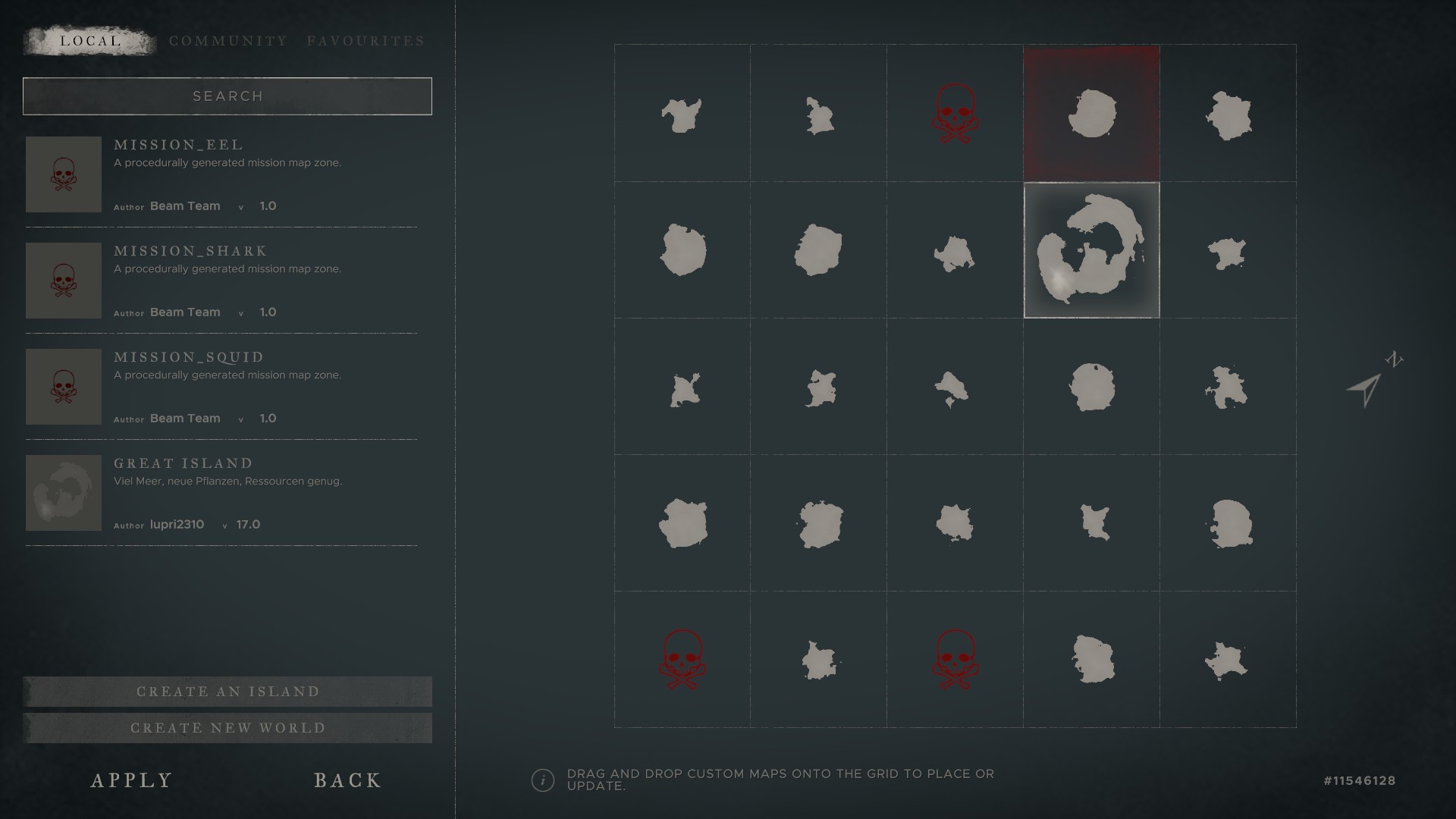Go back to the previous menu
The width and height of the screenshot is (1456, 819).
(x=348, y=780)
